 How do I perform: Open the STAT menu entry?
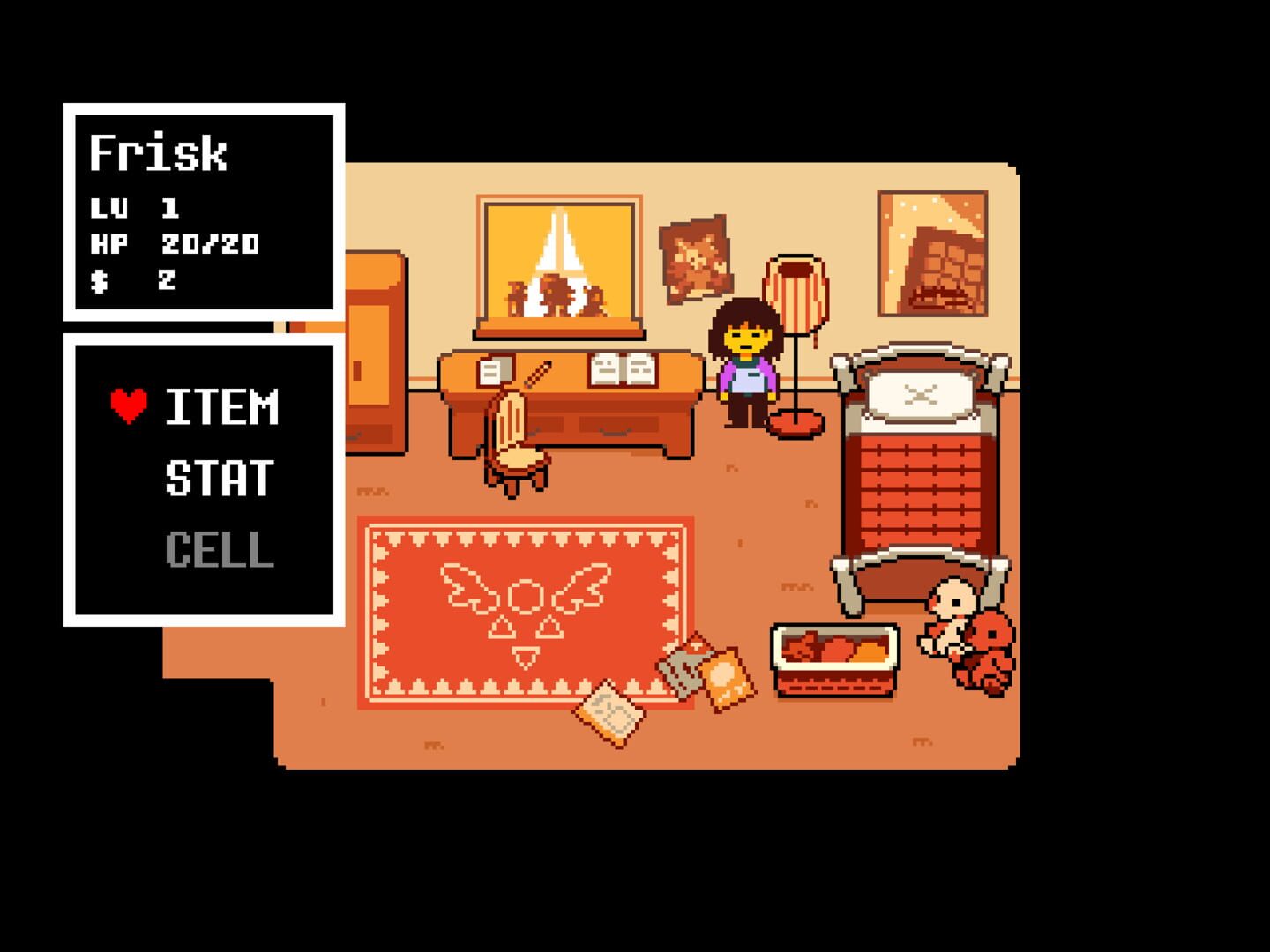pyautogui.click(x=219, y=479)
